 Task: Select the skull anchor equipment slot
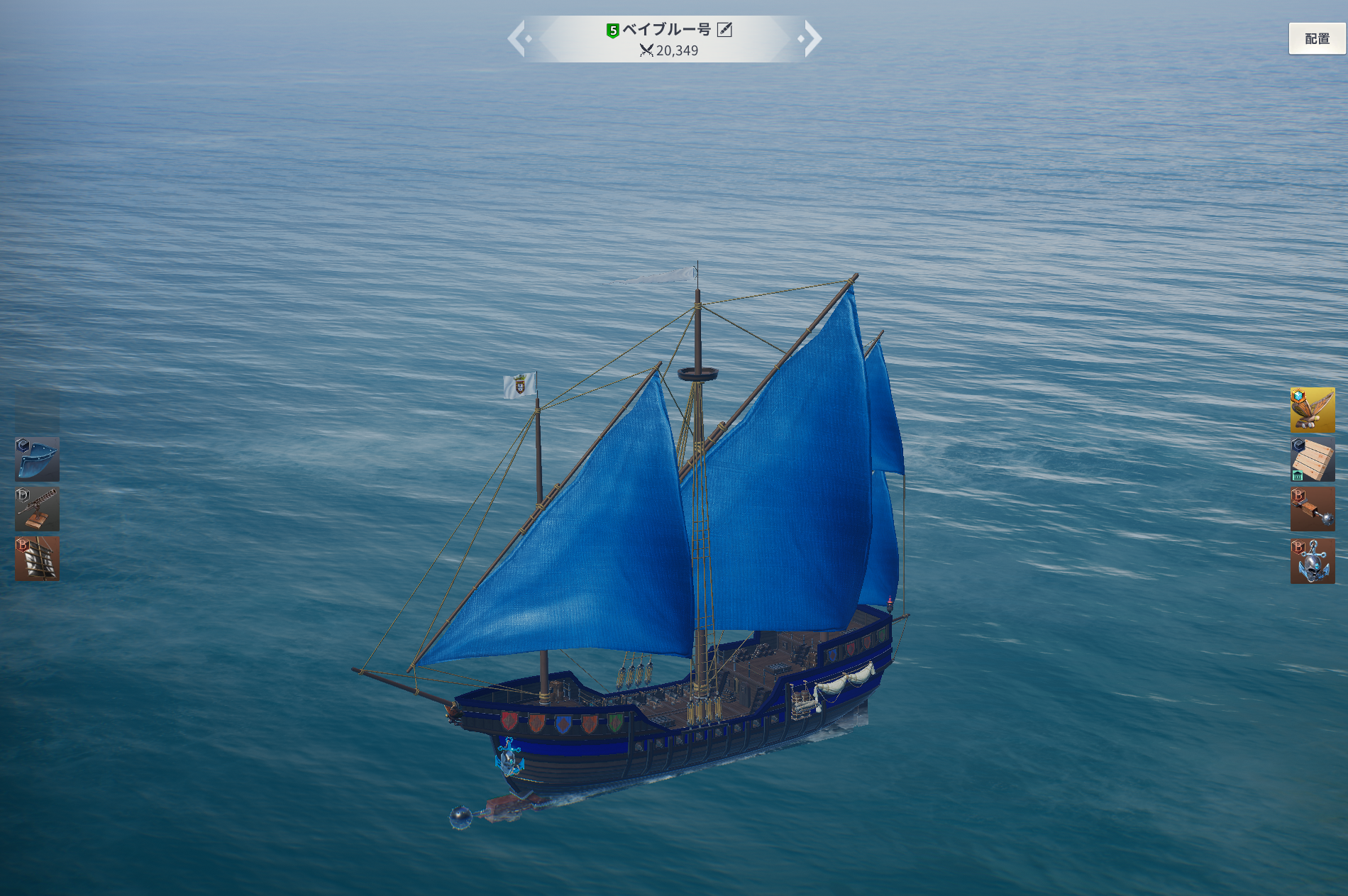pyautogui.click(x=1313, y=560)
